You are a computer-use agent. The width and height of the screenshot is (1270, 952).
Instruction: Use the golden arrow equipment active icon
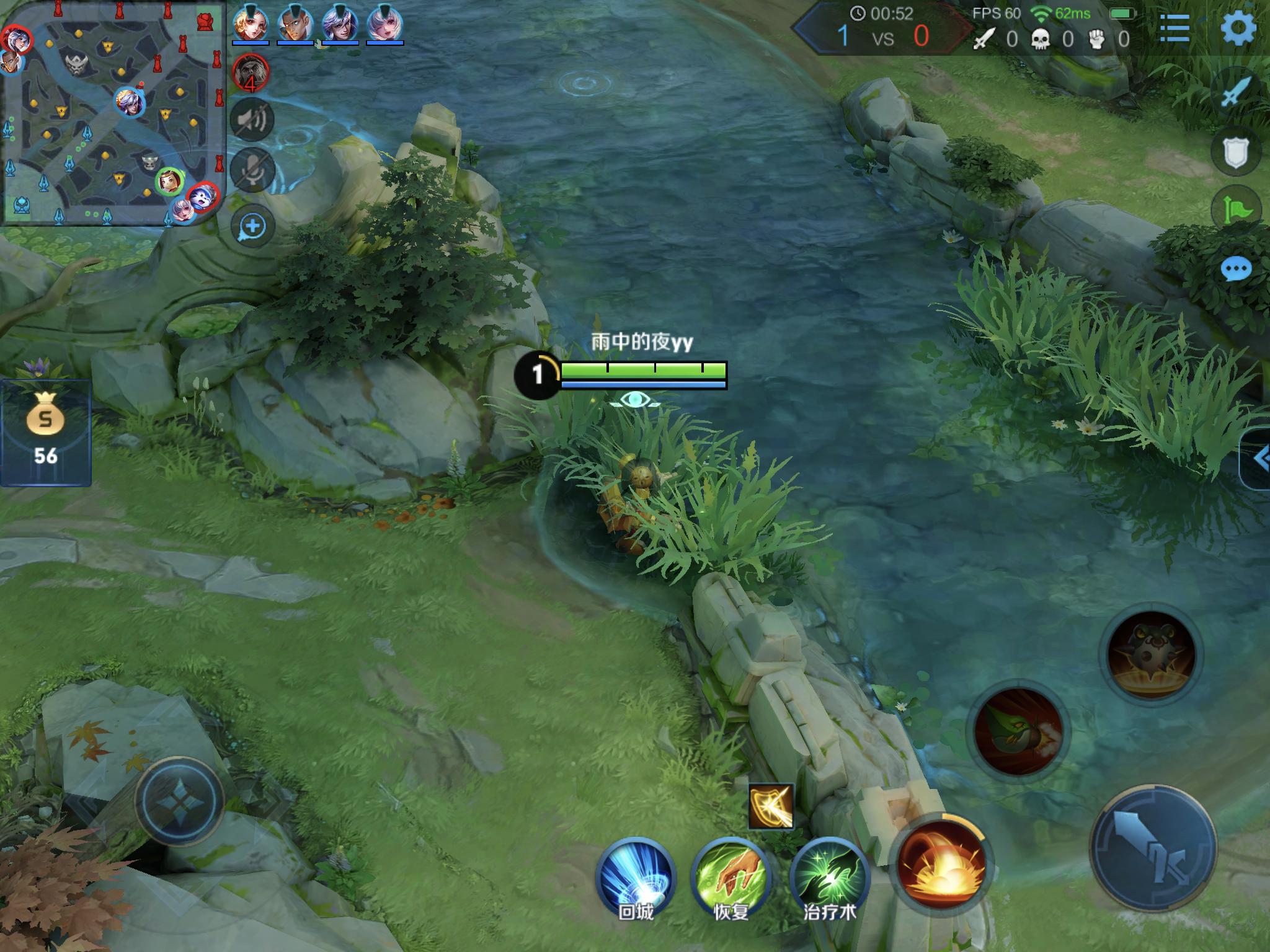click(771, 806)
